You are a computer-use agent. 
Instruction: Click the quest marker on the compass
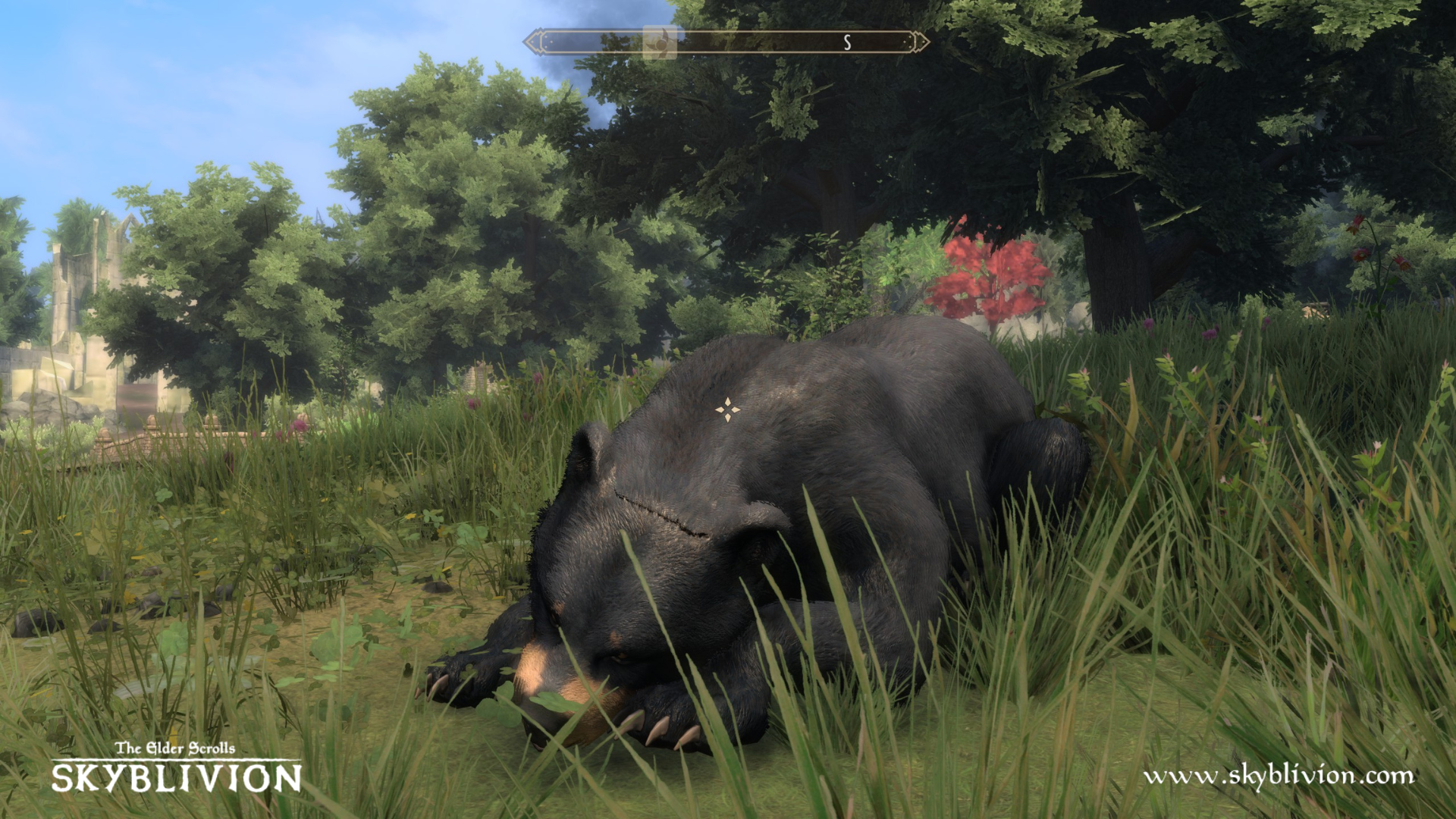coord(660,42)
